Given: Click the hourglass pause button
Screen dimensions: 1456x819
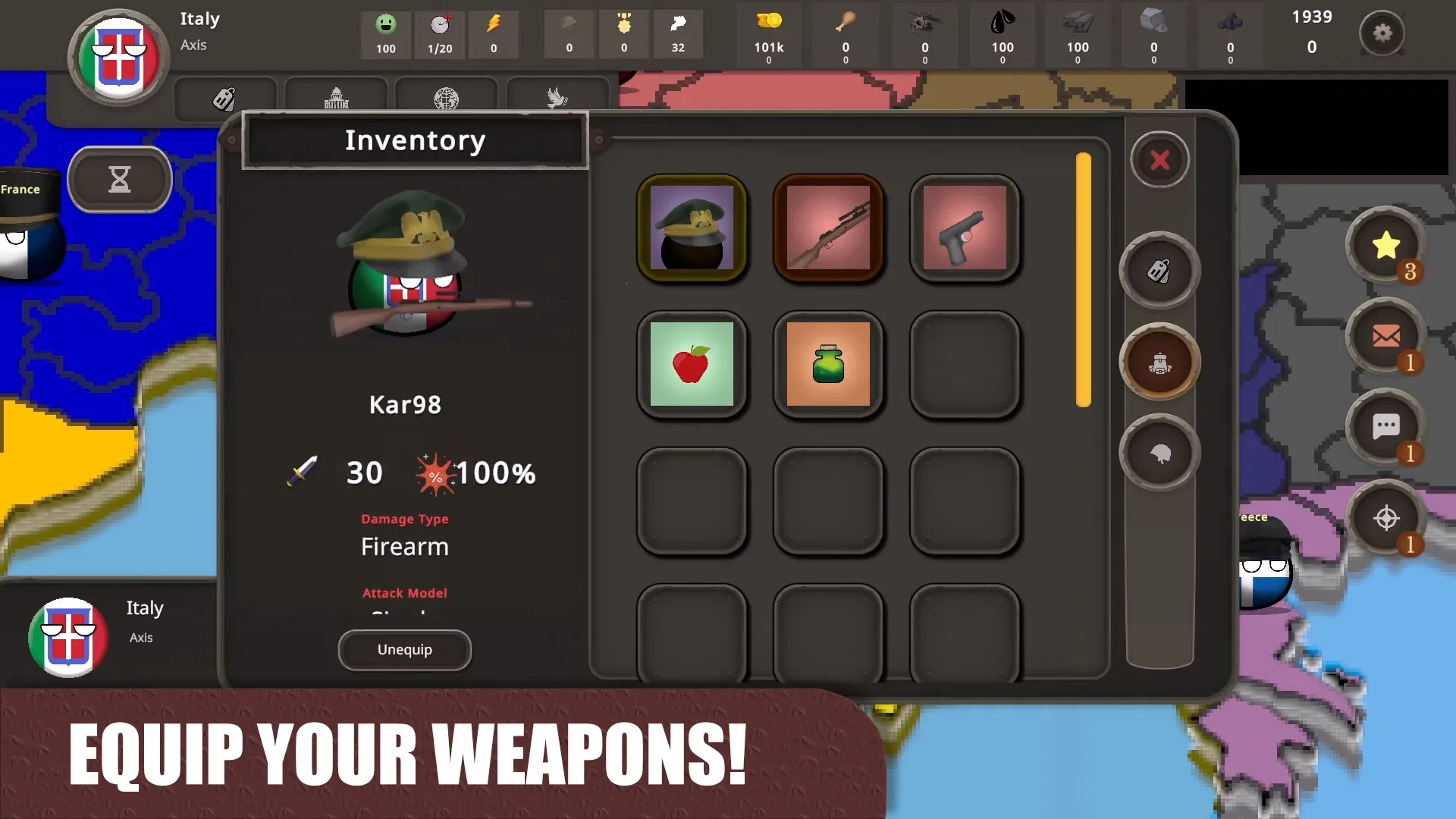Looking at the screenshot, I should [119, 180].
